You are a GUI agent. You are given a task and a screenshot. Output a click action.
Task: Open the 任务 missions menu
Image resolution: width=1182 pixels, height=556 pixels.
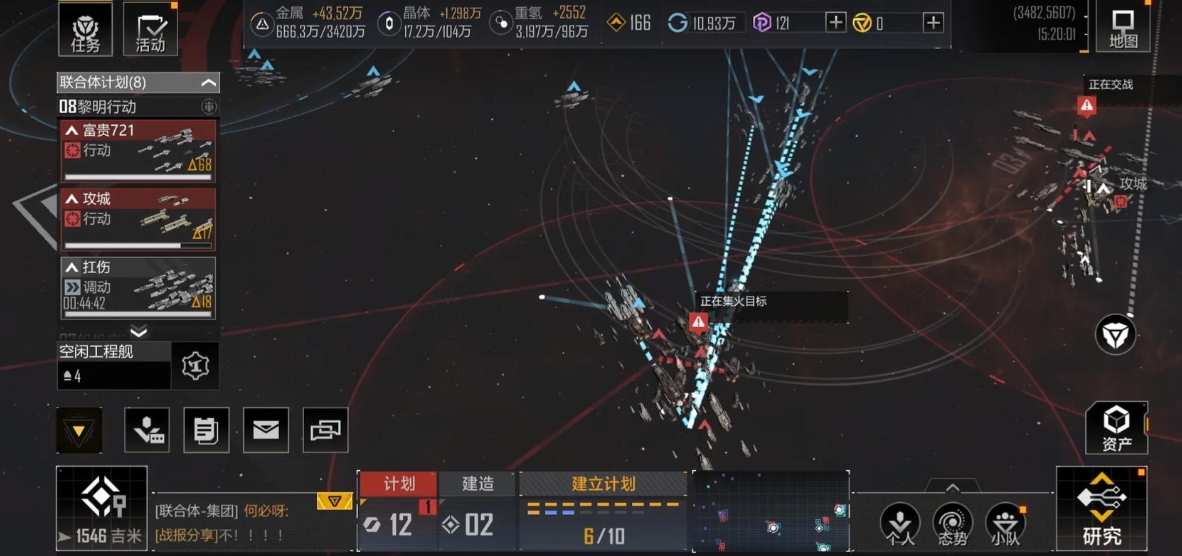(85, 28)
